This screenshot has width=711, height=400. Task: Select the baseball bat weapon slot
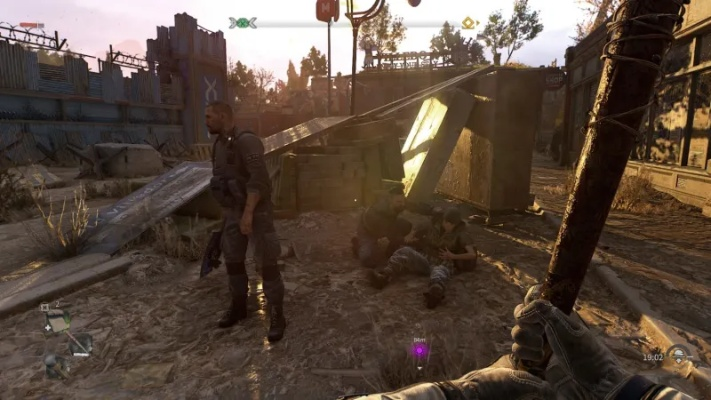[x=80, y=343]
